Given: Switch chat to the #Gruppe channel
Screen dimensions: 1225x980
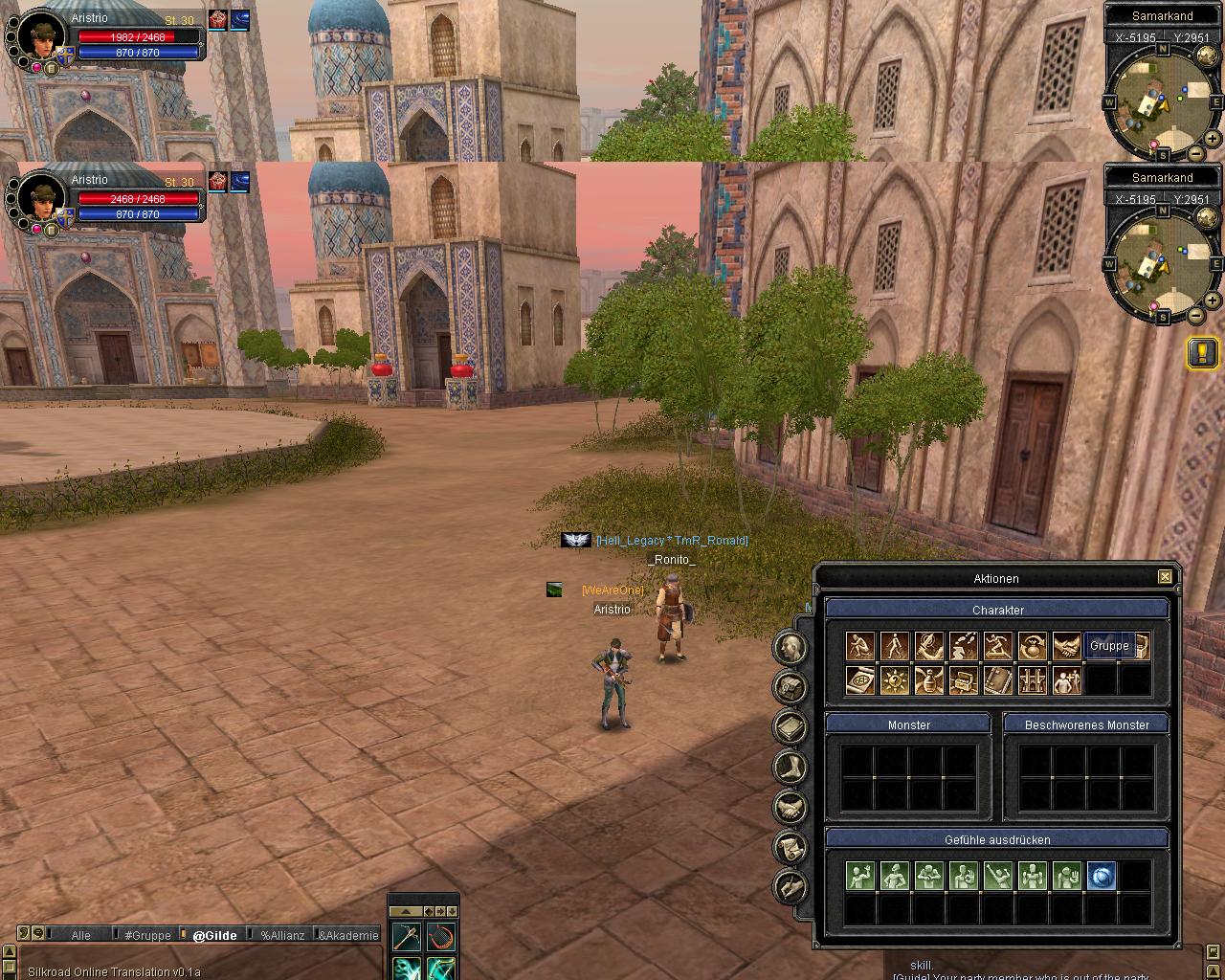Looking at the screenshot, I should pyautogui.click(x=147, y=935).
